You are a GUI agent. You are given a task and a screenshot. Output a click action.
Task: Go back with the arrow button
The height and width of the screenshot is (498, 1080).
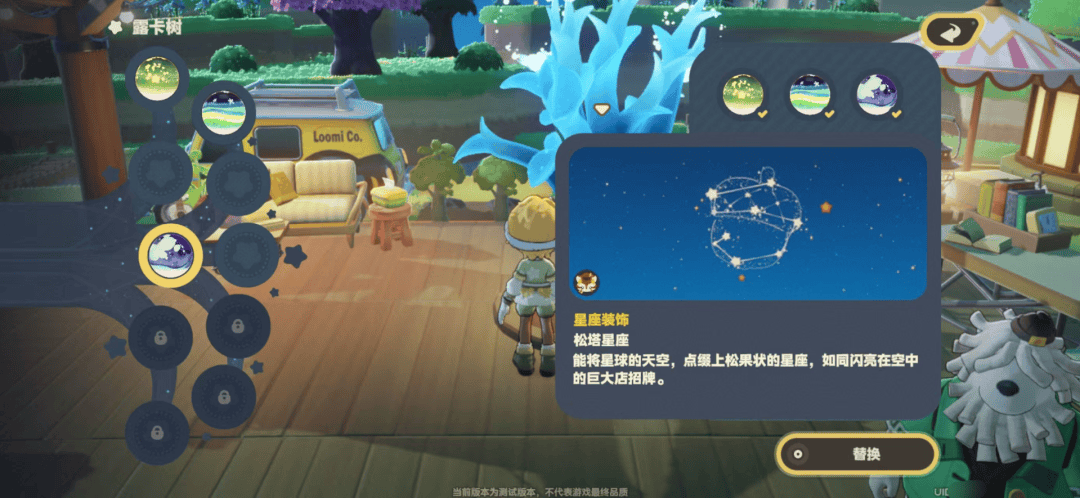952,31
